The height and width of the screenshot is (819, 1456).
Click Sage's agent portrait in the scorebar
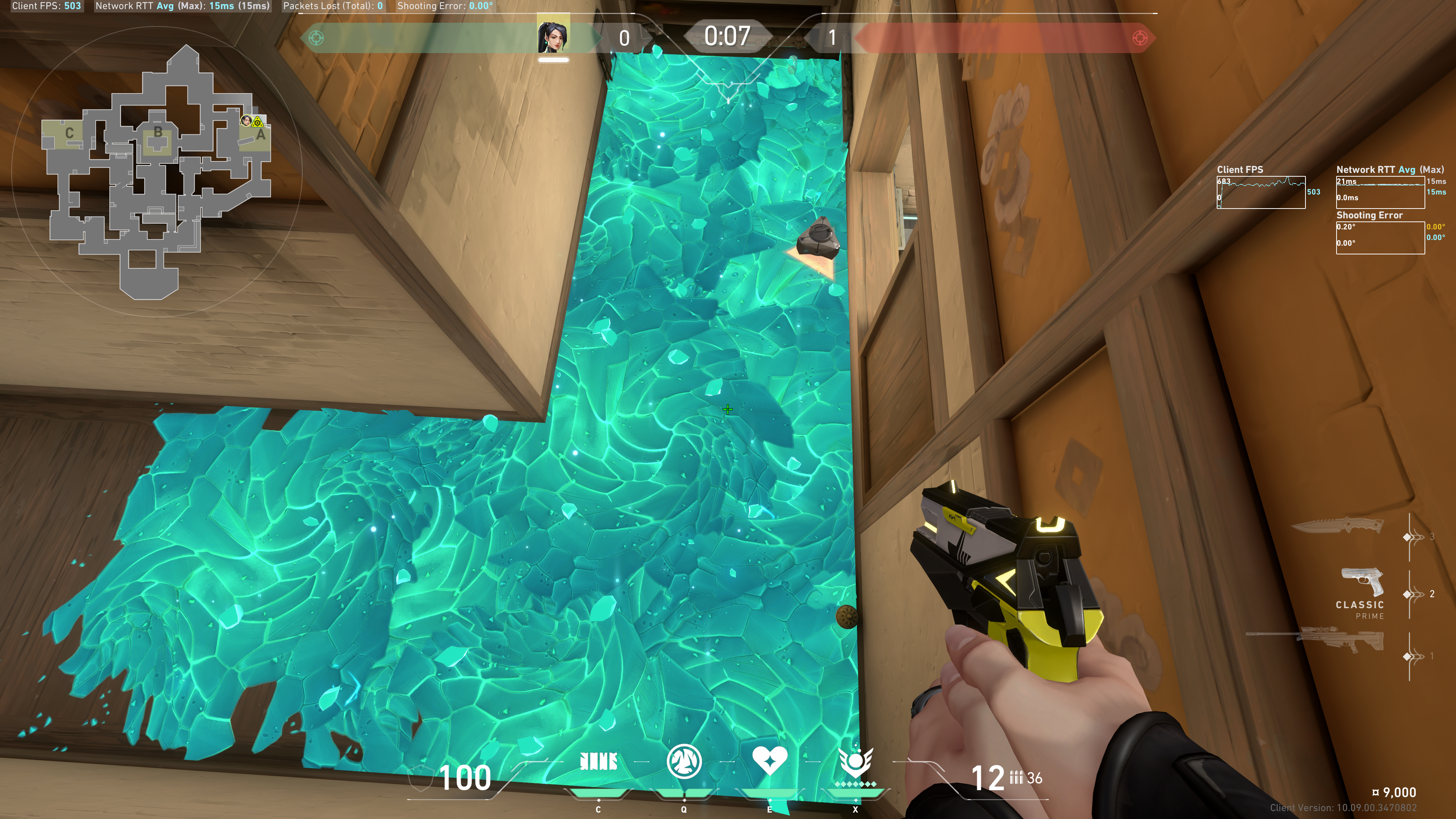(553, 37)
